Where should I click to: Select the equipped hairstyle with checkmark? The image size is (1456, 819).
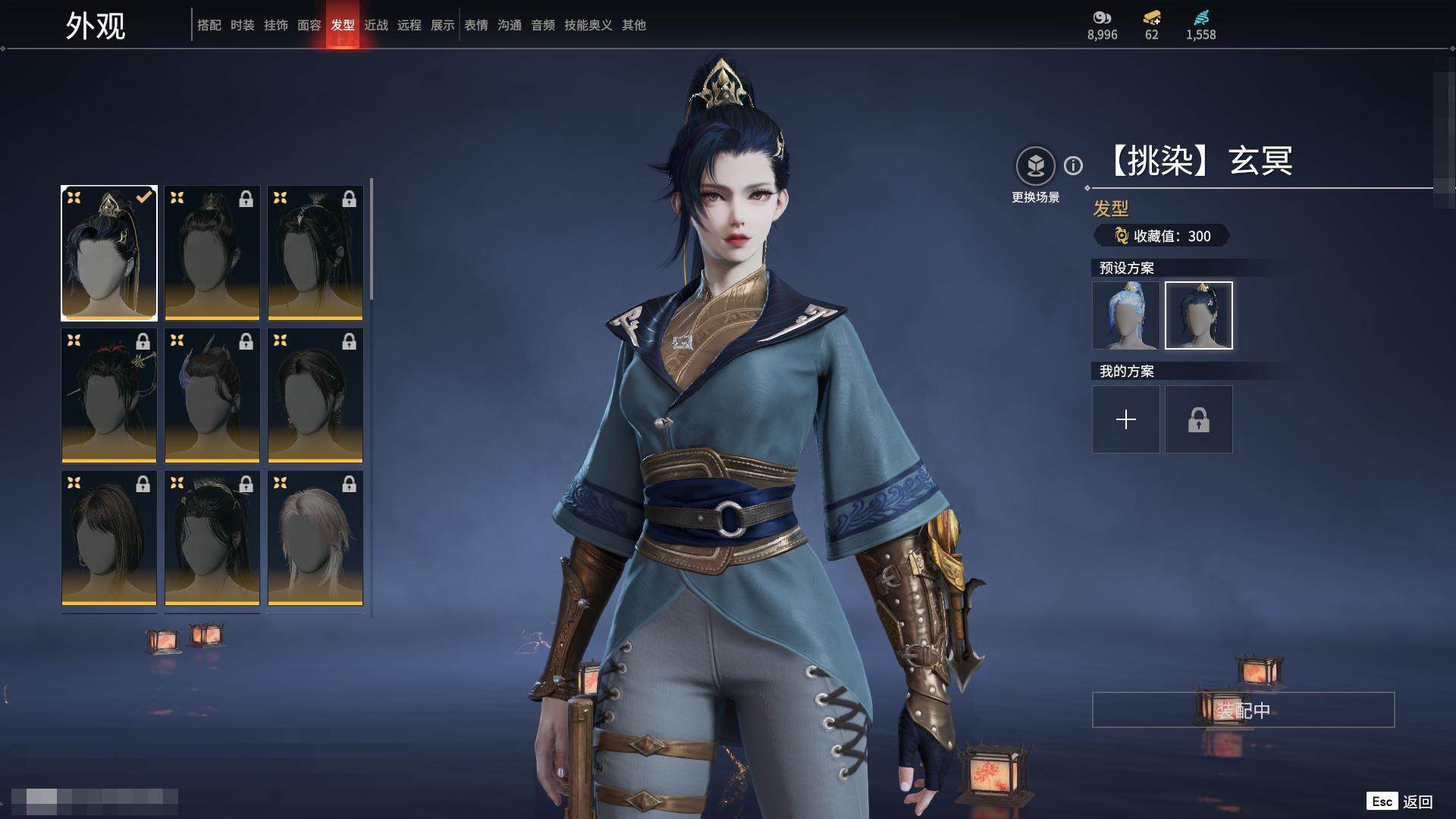pos(109,253)
